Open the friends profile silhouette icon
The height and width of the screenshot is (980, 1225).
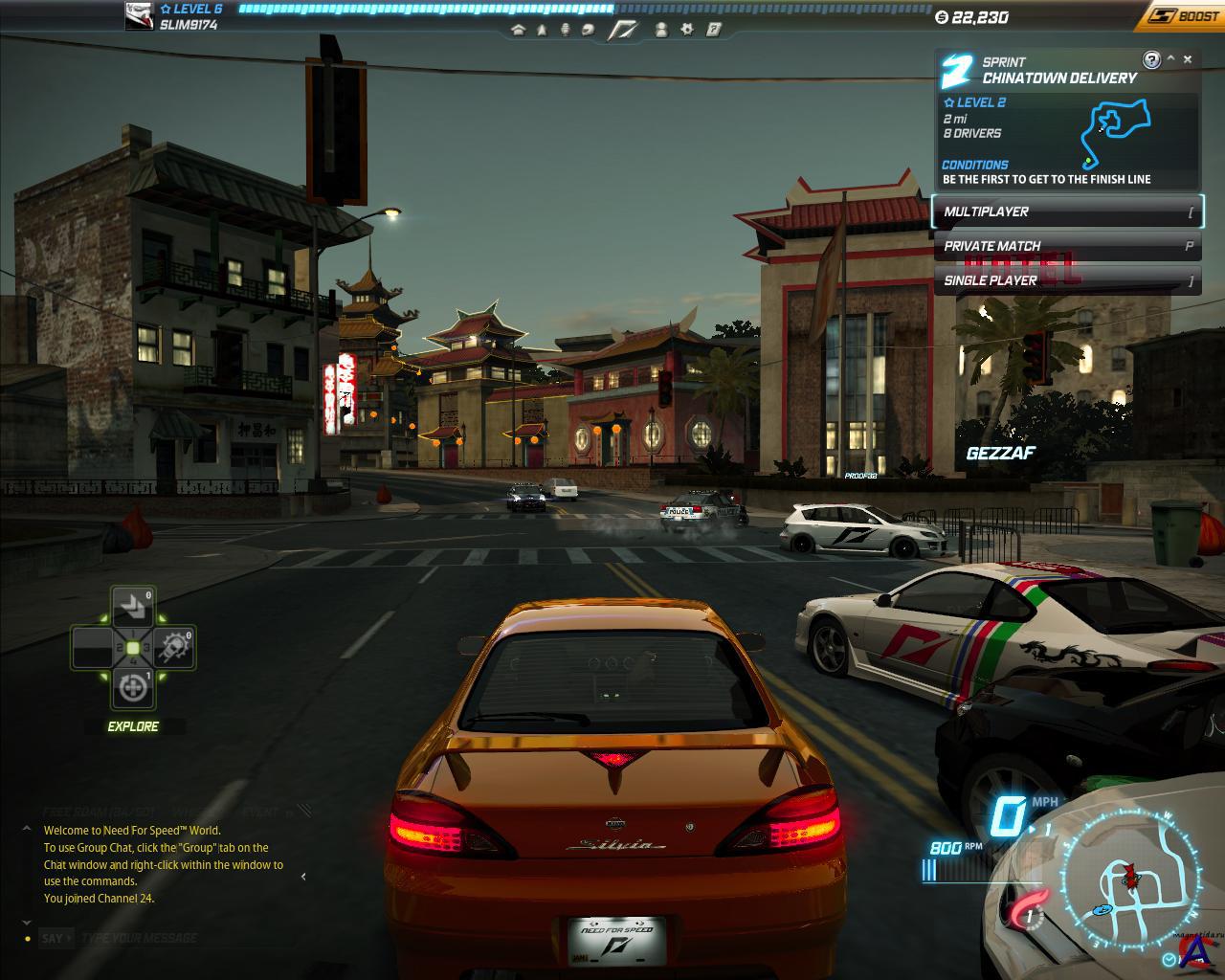coord(661,30)
